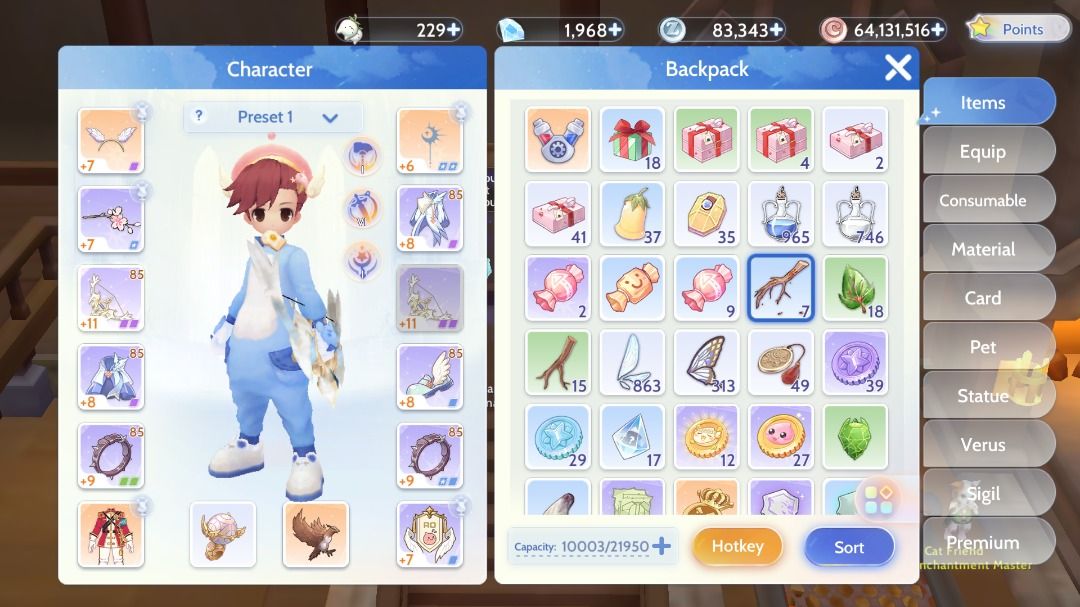1080x607 pixels.
Task: Pick the yellow bell item stack of 37
Action: tap(632, 213)
